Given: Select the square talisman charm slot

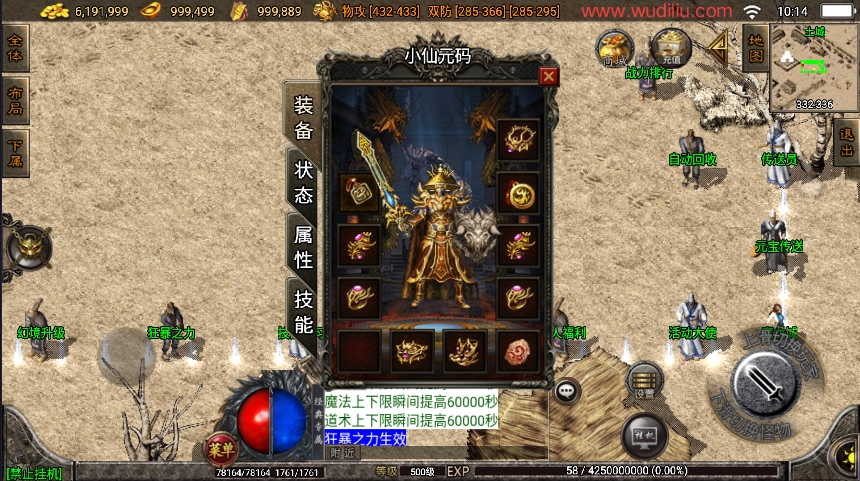Looking at the screenshot, I should 358,192.
